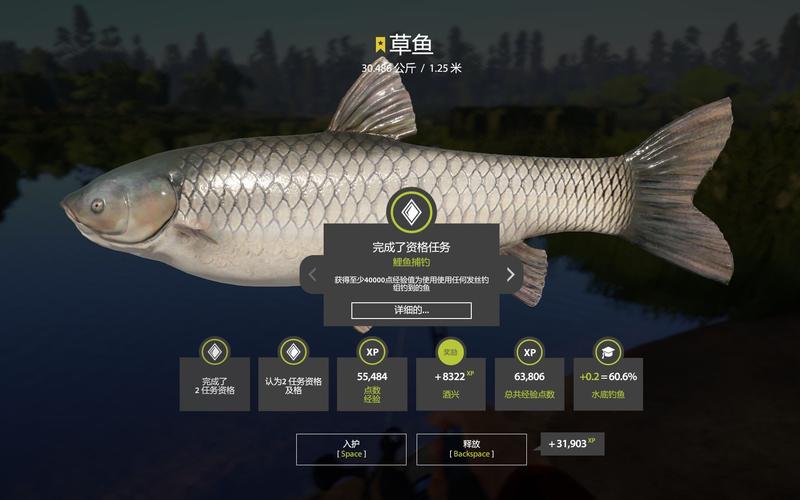Show the previous notification with left arrow

pyautogui.click(x=313, y=274)
